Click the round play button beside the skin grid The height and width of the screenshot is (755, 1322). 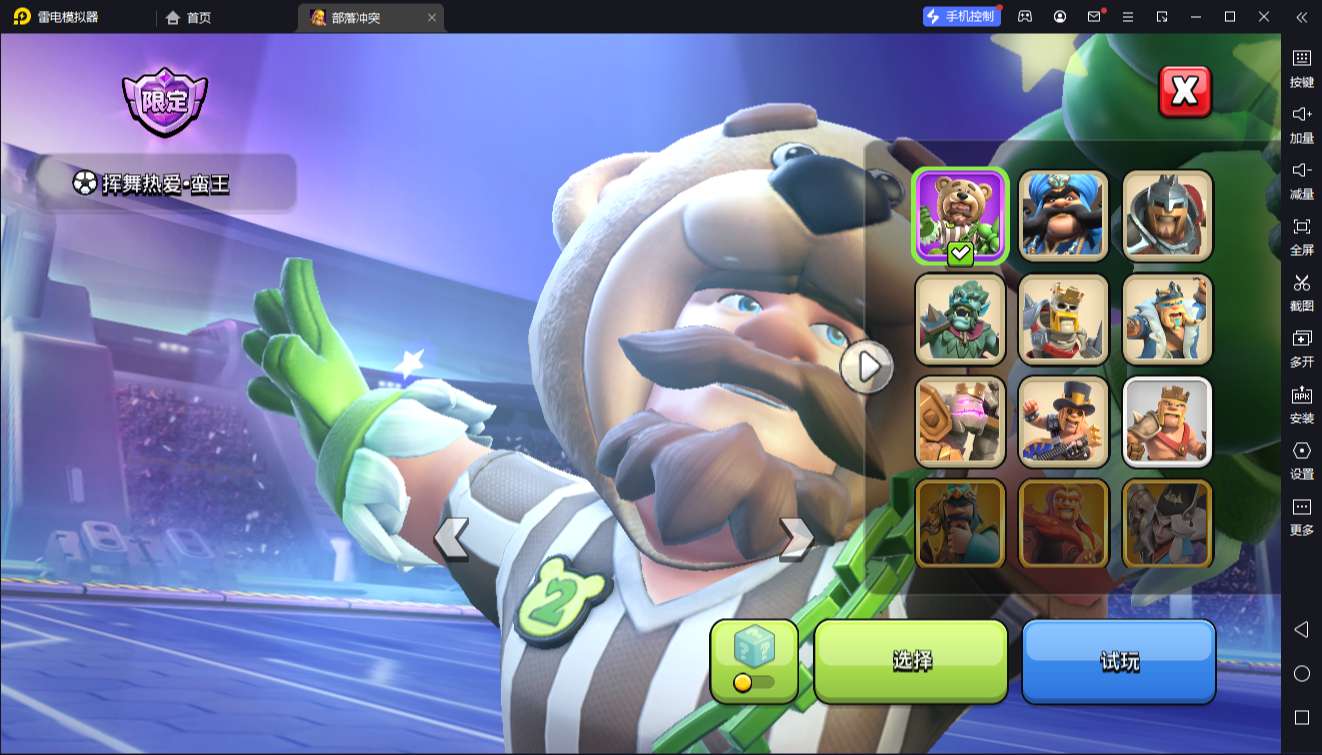pyautogui.click(x=866, y=367)
